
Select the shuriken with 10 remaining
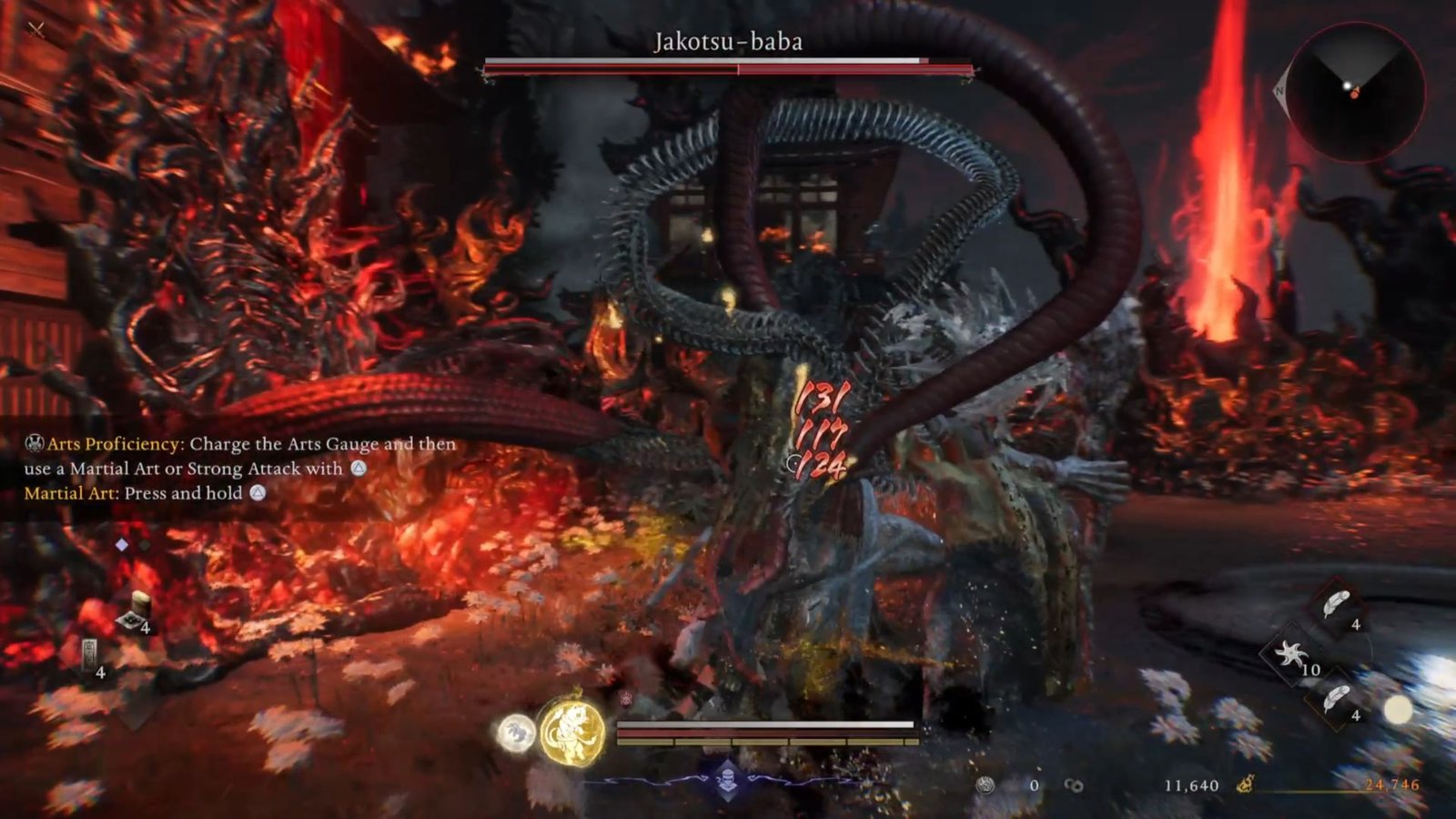coord(1292,653)
